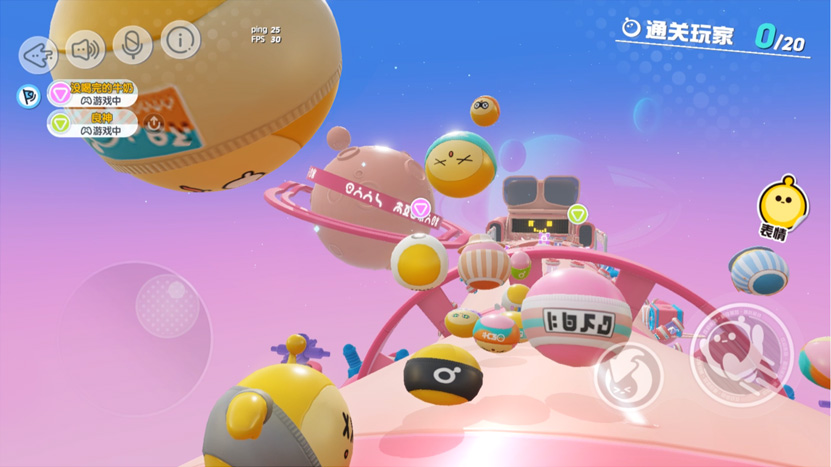The image size is (831, 467).
Task: Tap the back arrow button
Action: pyautogui.click(x=38, y=52)
